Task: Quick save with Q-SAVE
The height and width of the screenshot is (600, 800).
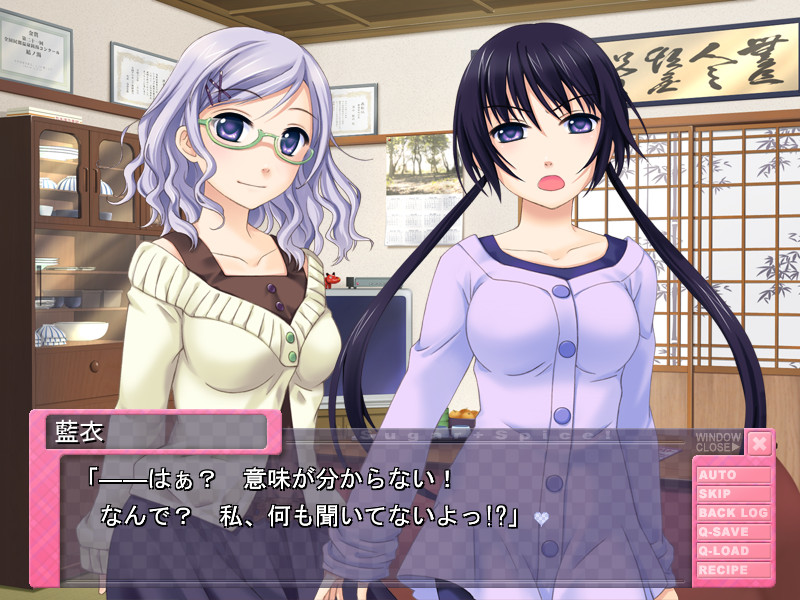Action: point(733,532)
